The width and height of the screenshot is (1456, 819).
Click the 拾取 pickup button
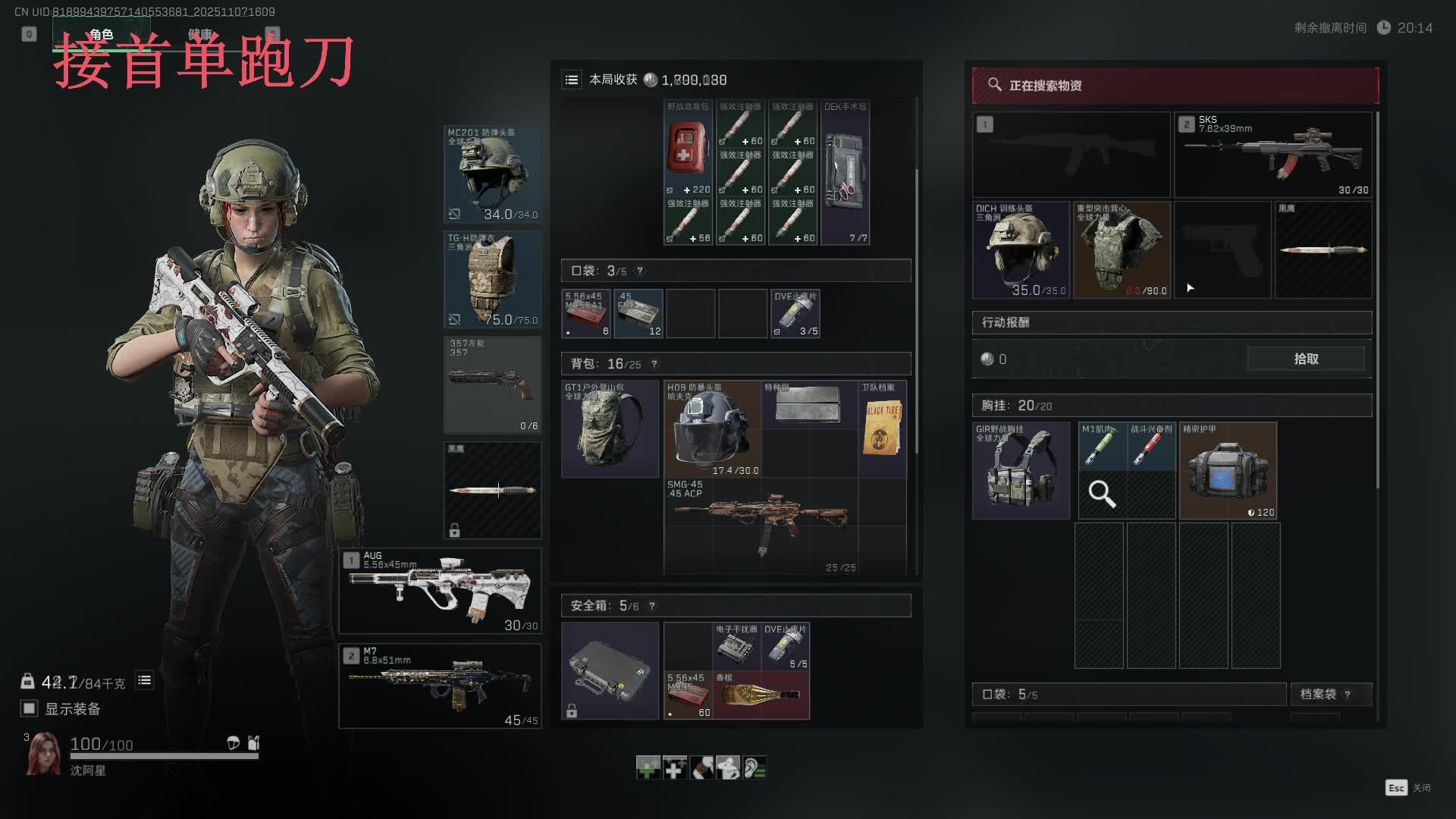click(1305, 359)
